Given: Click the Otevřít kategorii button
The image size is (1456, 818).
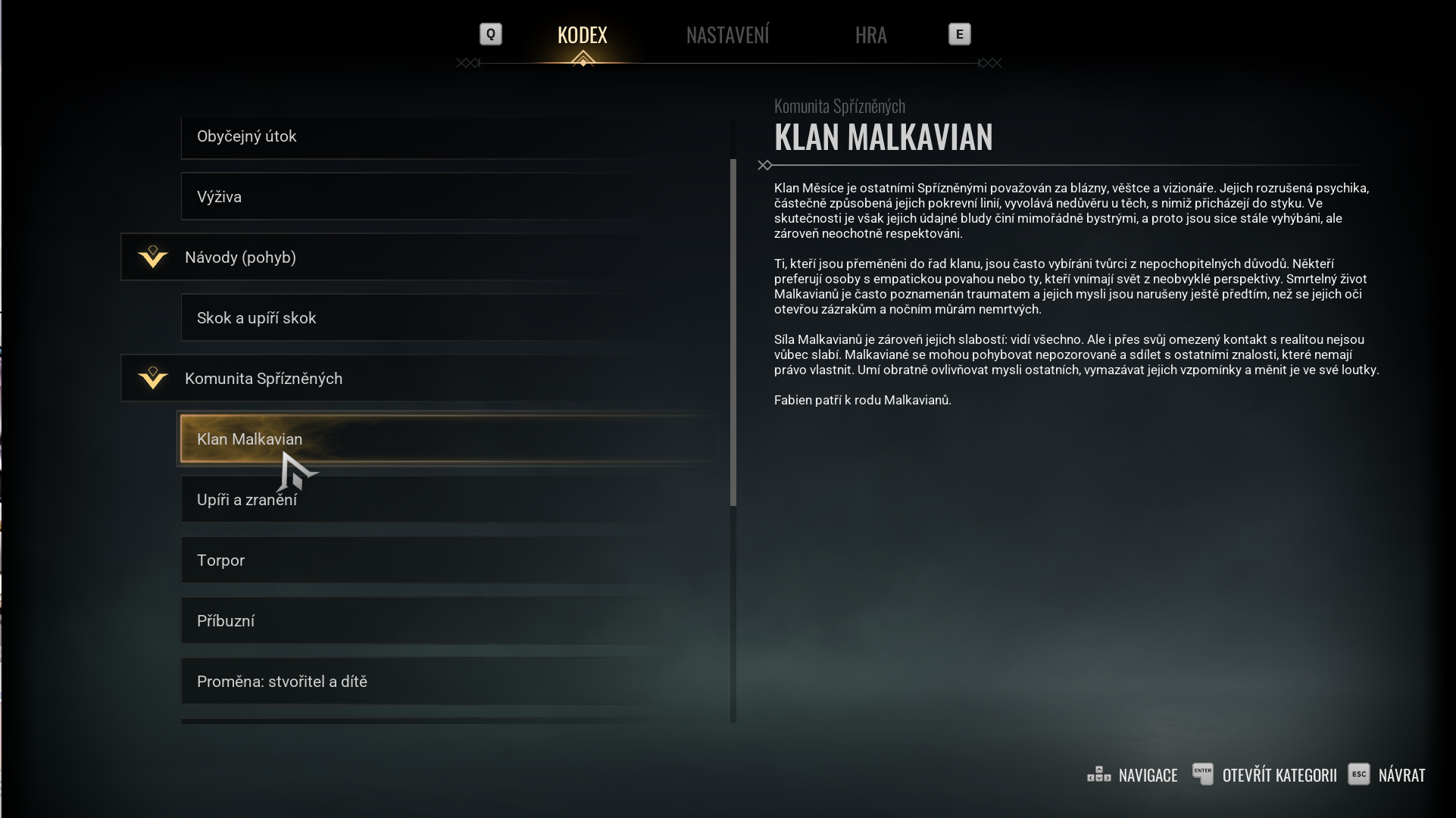Looking at the screenshot, I should [1265, 775].
